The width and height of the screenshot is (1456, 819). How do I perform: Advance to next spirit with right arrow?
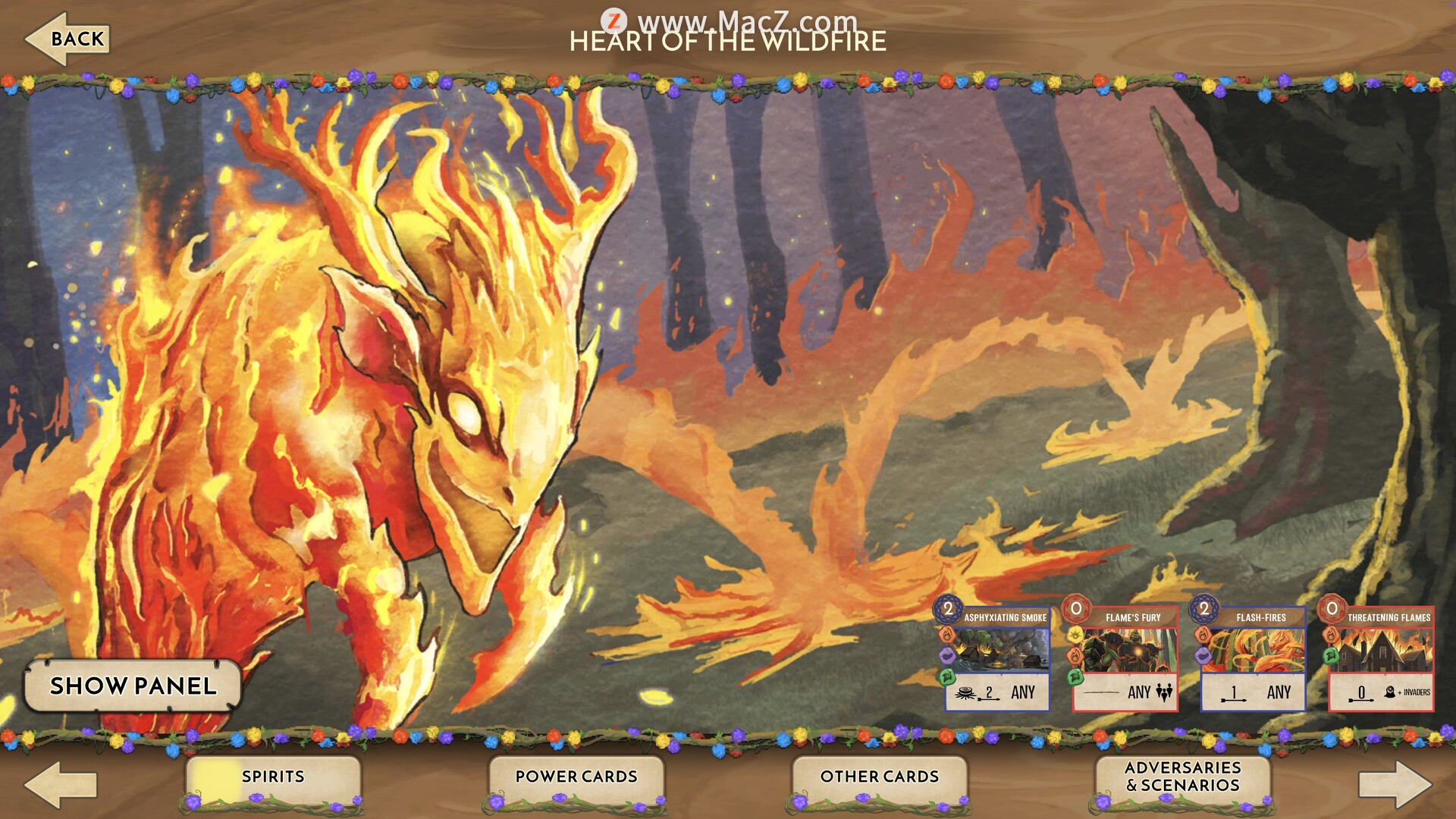[x=1394, y=784]
